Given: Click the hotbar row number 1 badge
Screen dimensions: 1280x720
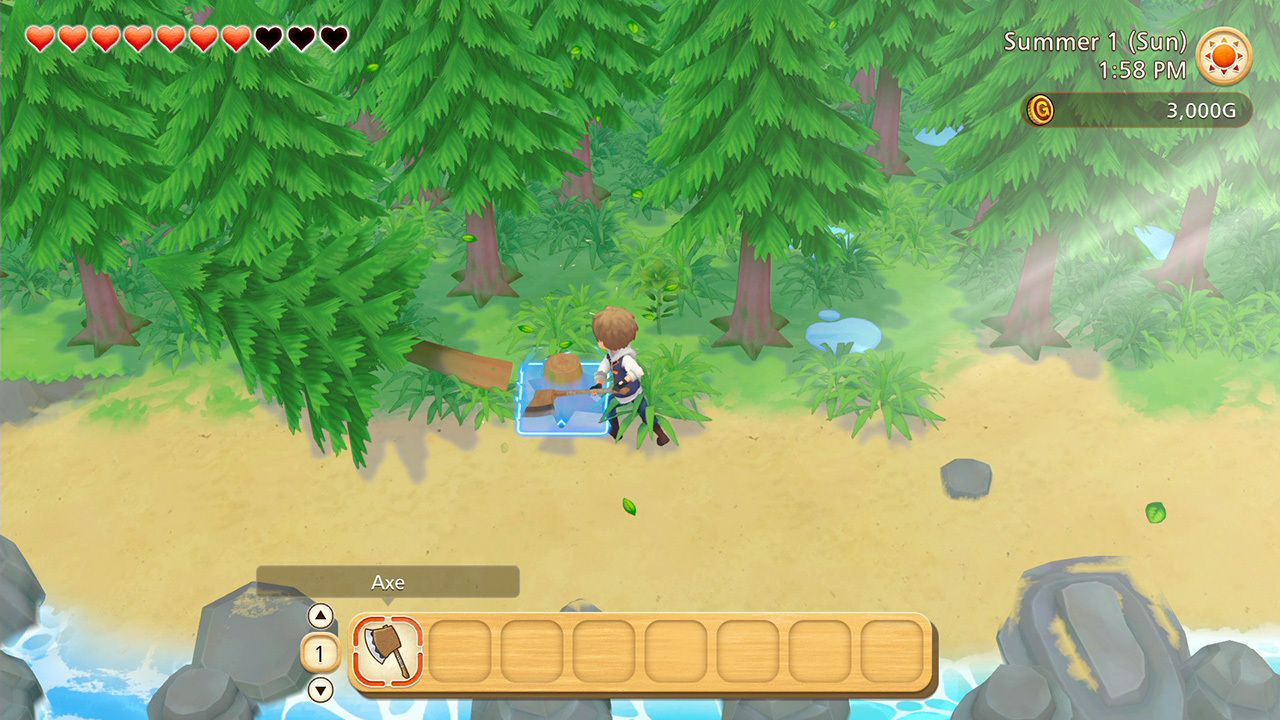Looking at the screenshot, I should click(x=318, y=653).
